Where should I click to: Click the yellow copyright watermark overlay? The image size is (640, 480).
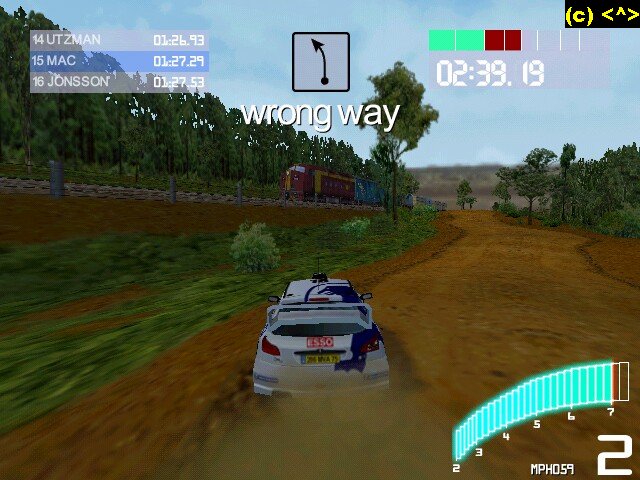(601, 14)
